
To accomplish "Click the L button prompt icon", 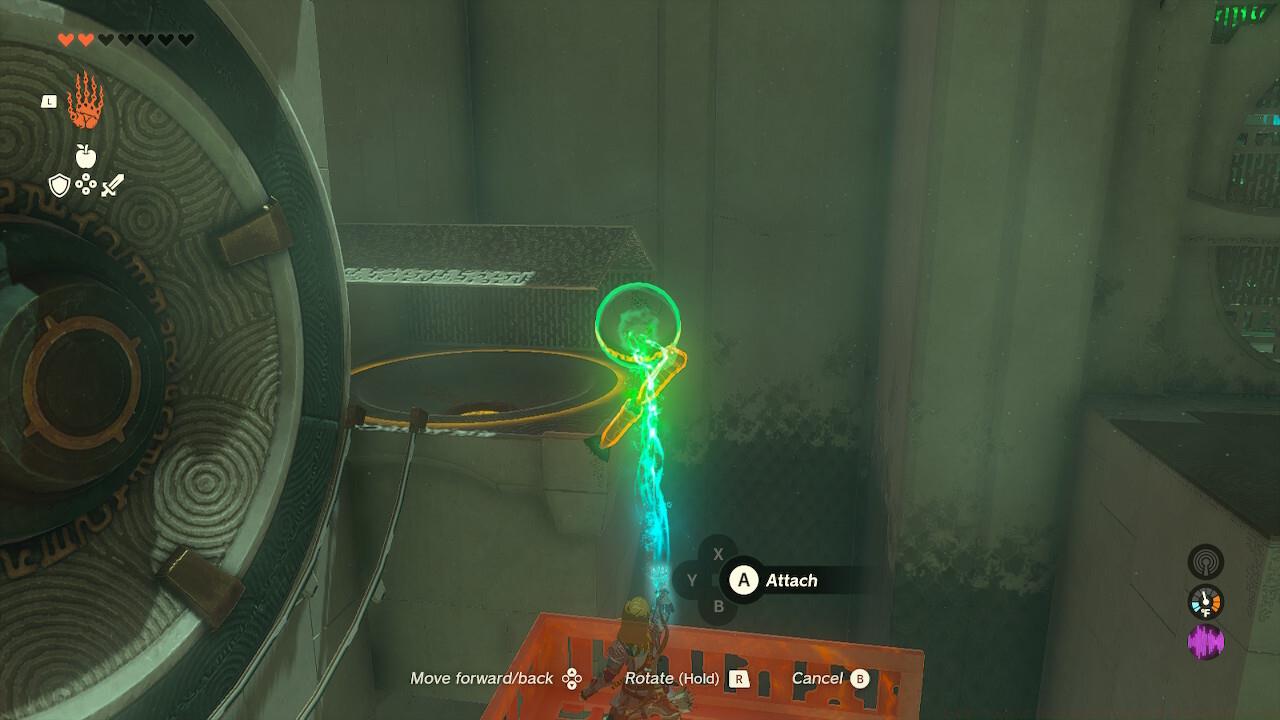I will point(49,101).
